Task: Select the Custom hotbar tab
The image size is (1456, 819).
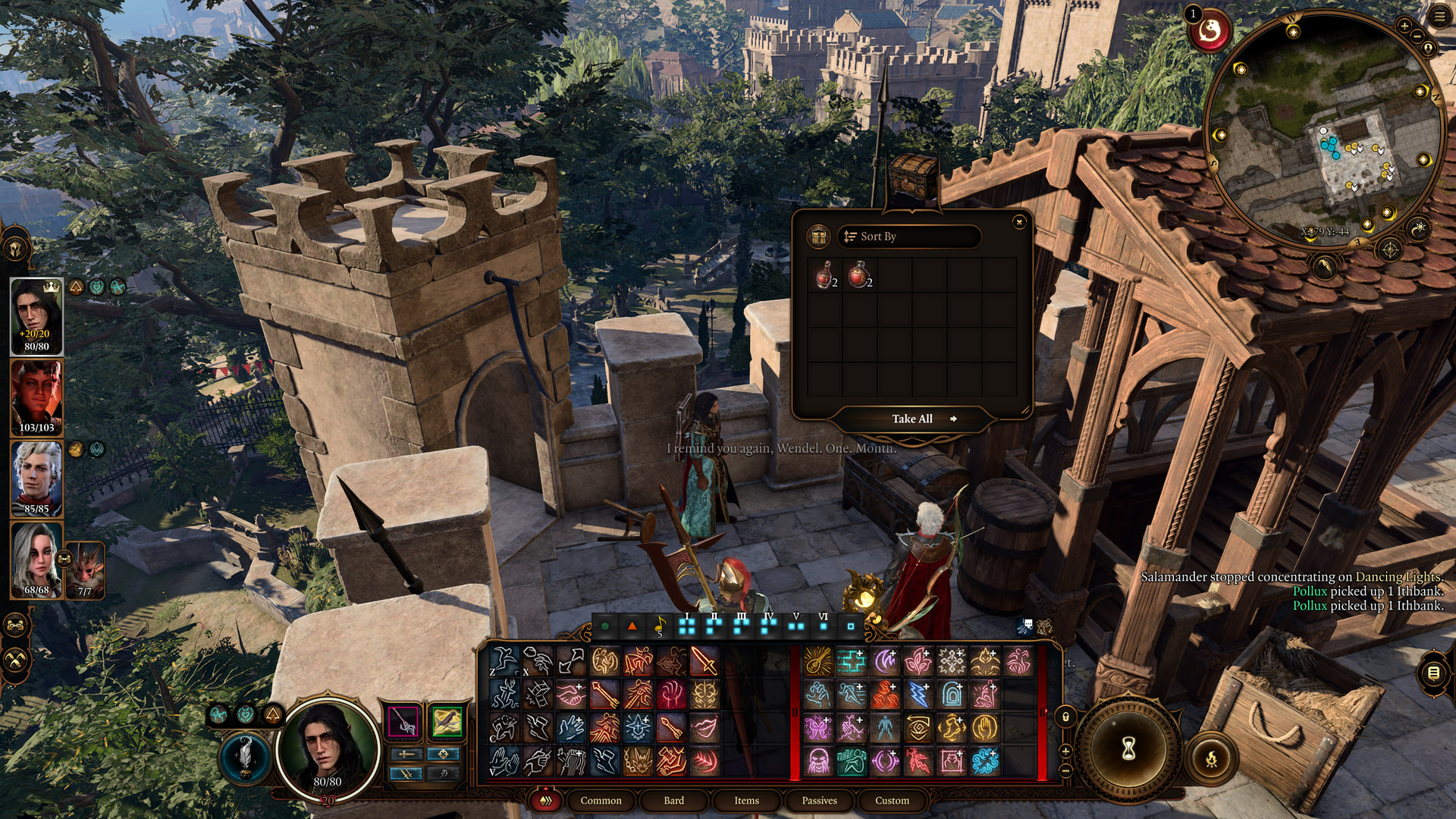Action: coord(892,800)
